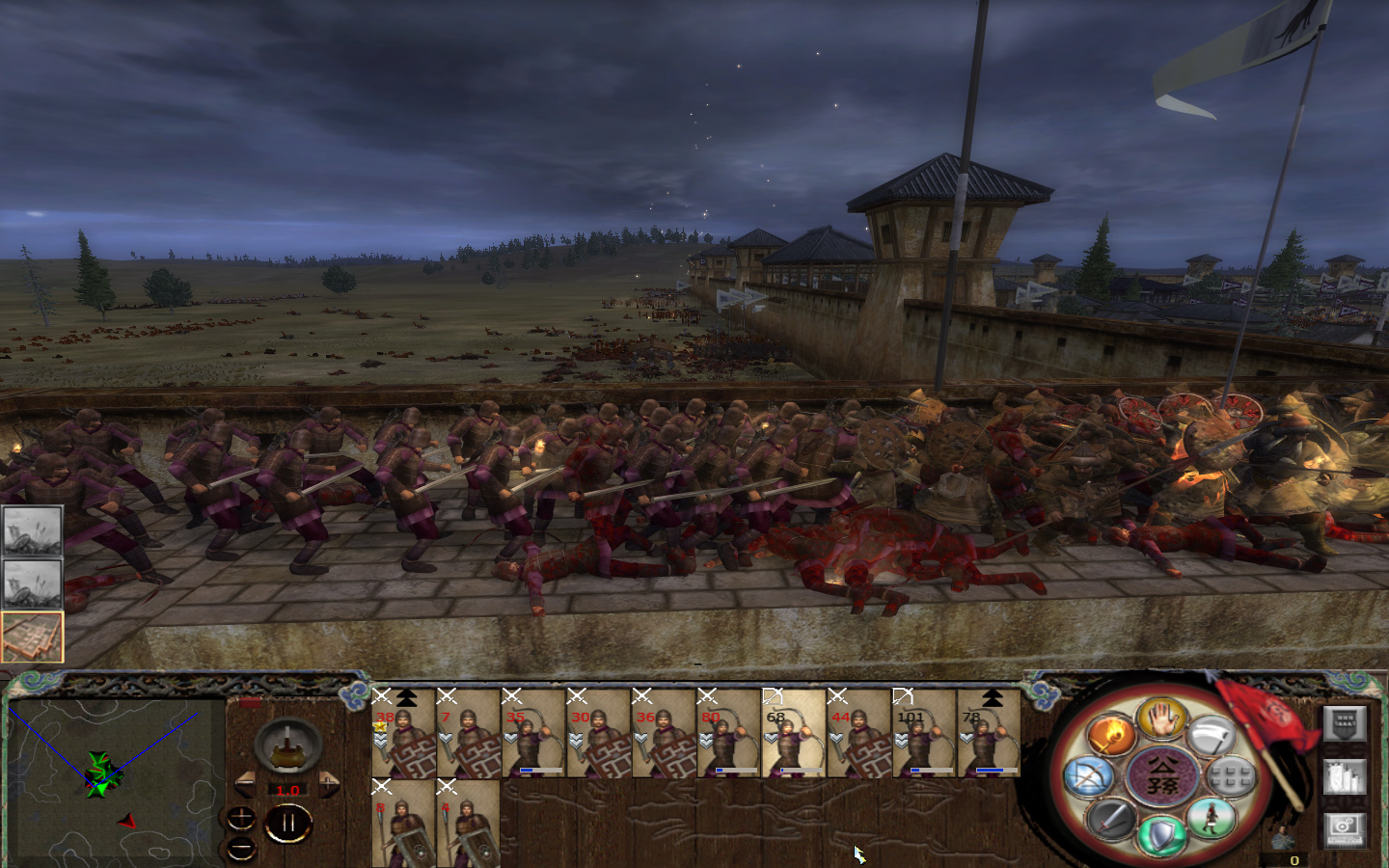Open the army roster banner icon
Viewport: 1389px width, 868px height.
[x=1345, y=724]
